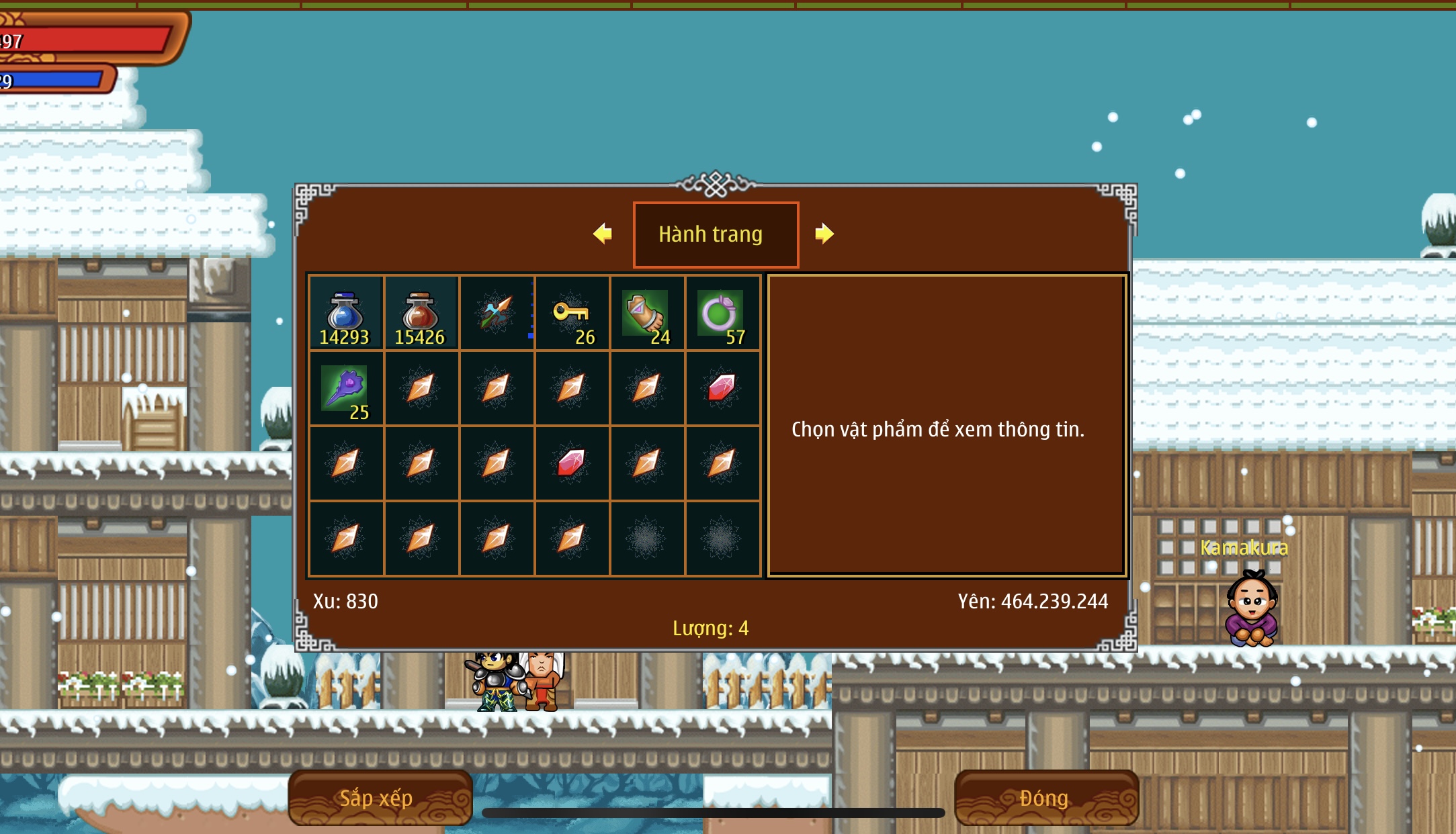Pick the glove item with count 24
The height and width of the screenshot is (834, 1456).
pyautogui.click(x=647, y=313)
